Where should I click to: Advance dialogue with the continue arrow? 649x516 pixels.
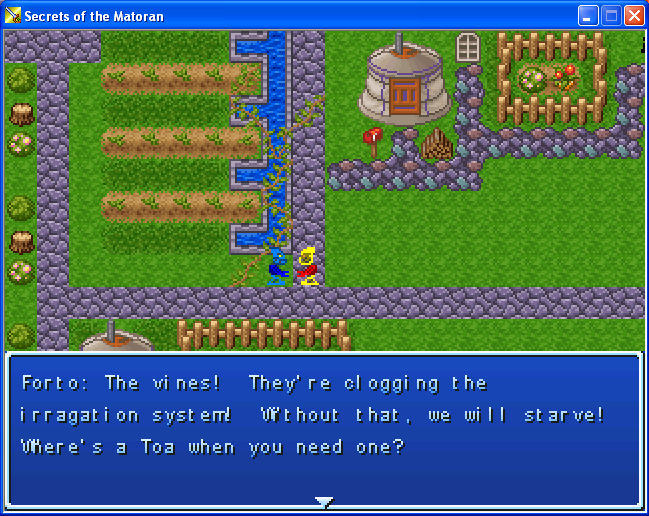coord(323,501)
